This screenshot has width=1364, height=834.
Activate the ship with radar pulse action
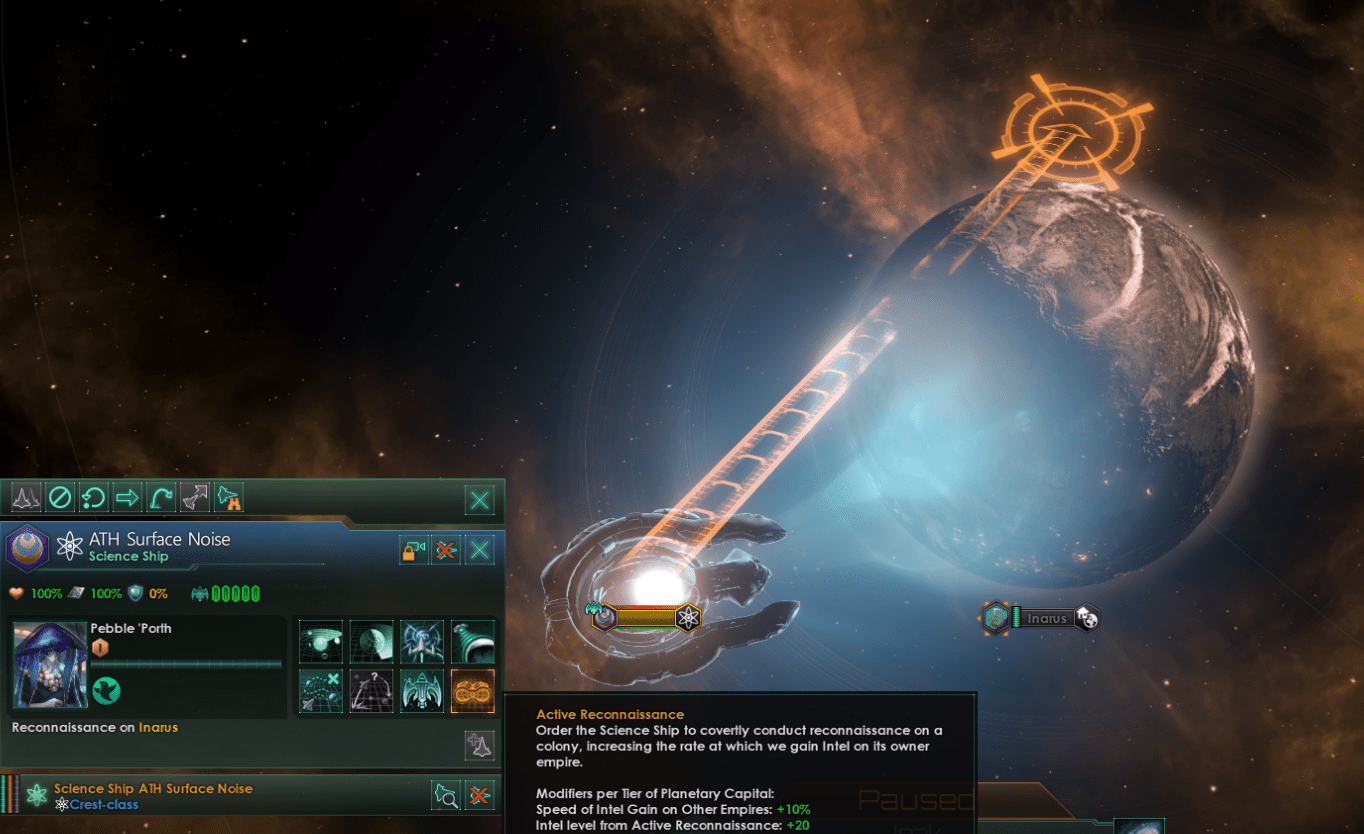click(x=422, y=642)
